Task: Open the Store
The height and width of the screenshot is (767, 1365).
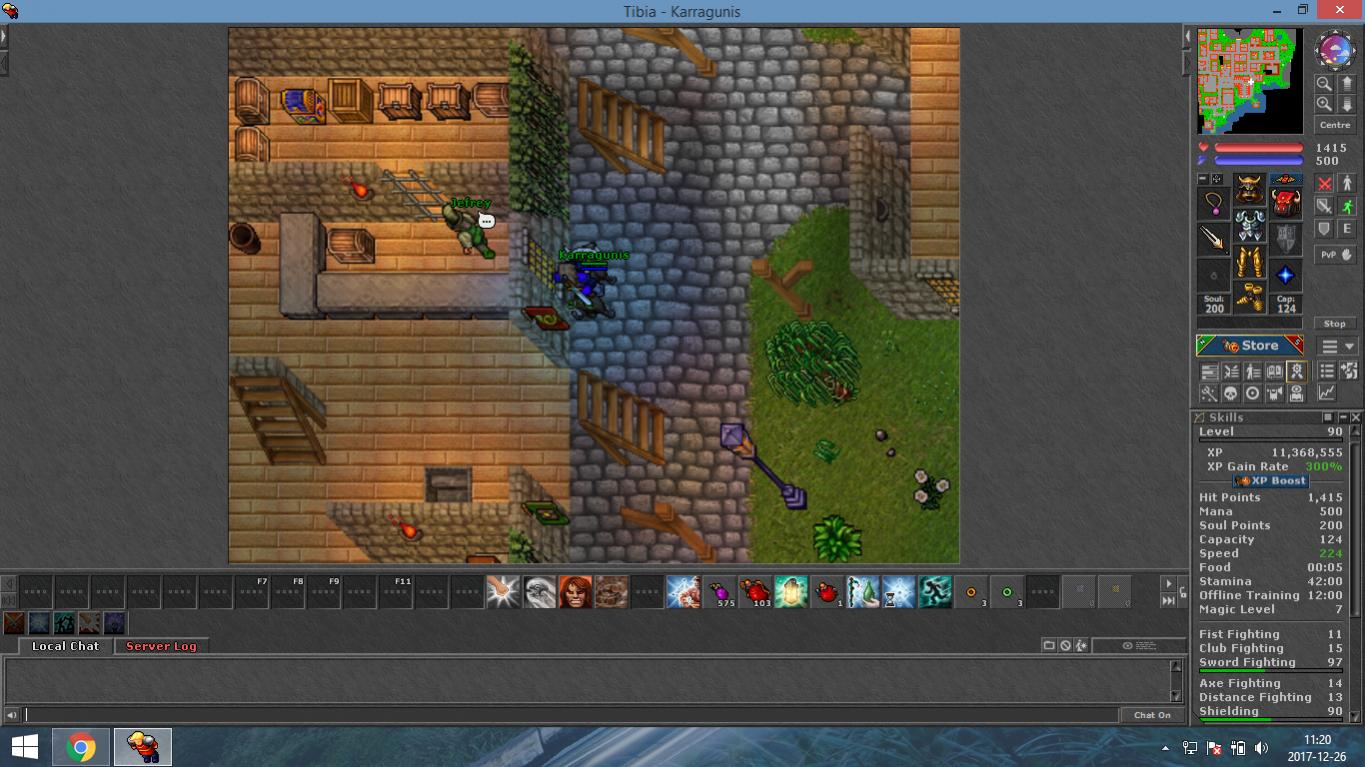Action: pyautogui.click(x=1250, y=346)
